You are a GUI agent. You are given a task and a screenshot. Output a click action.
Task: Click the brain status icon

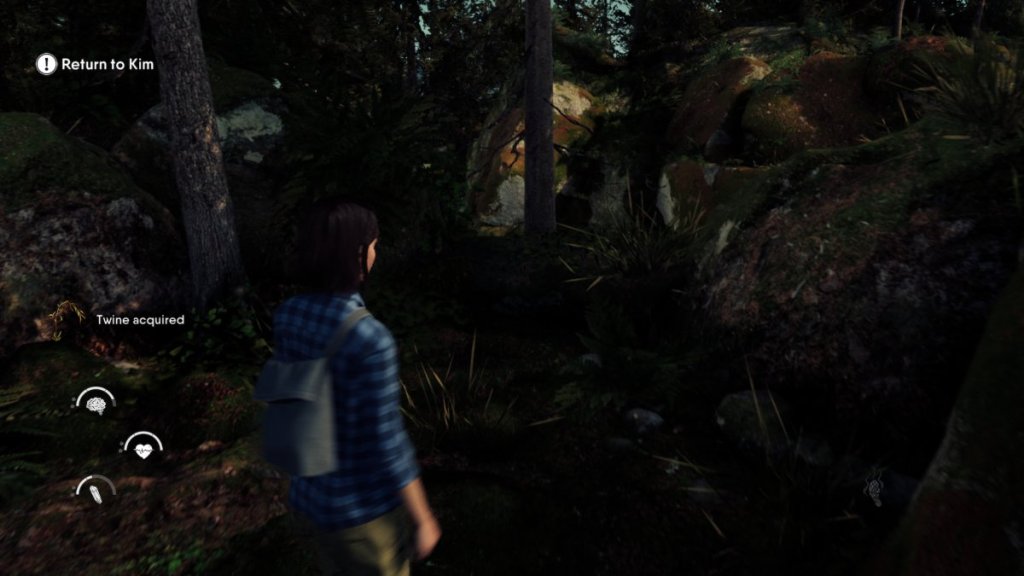96,405
